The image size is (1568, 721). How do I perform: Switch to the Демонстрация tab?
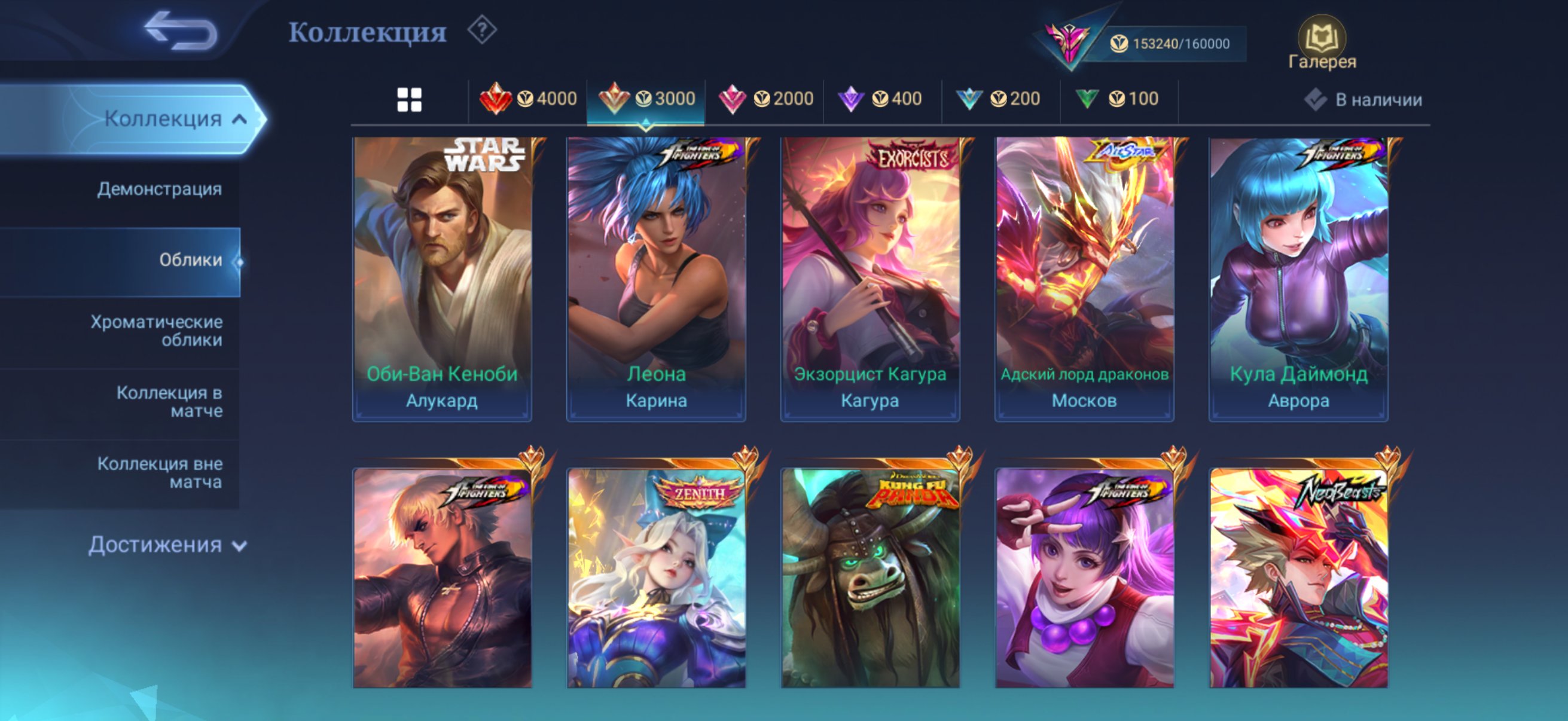[158, 190]
